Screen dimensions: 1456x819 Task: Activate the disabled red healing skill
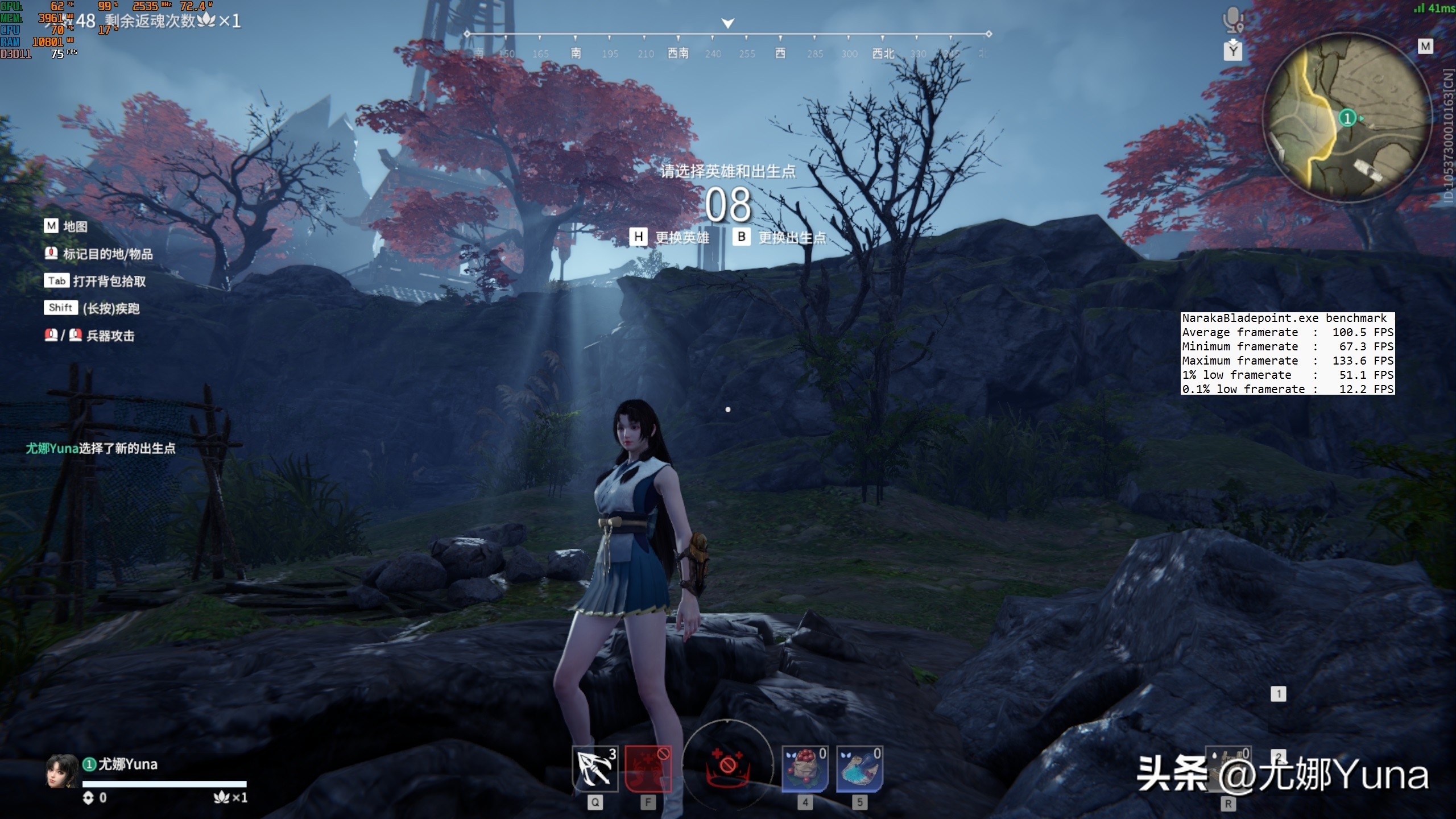(x=648, y=769)
